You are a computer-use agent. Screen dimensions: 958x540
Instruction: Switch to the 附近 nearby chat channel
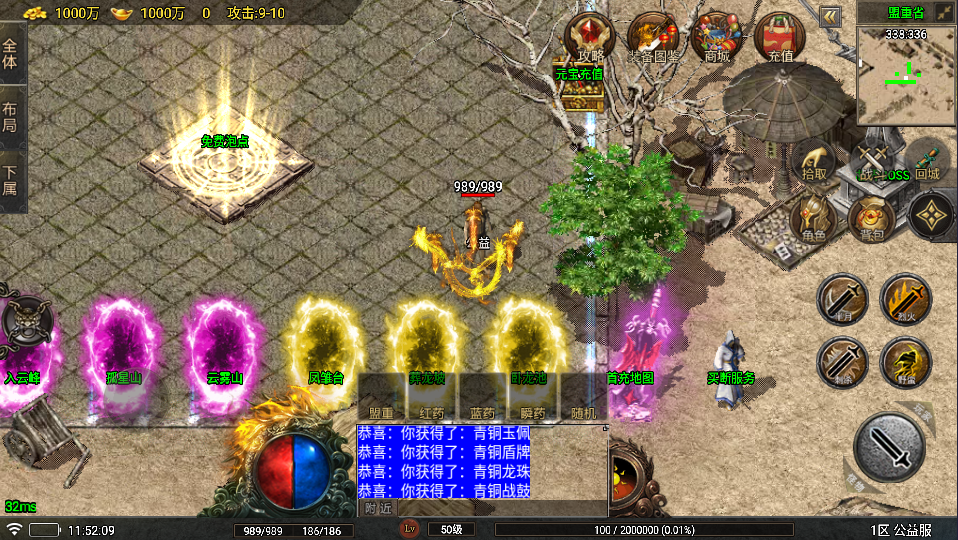[378, 508]
